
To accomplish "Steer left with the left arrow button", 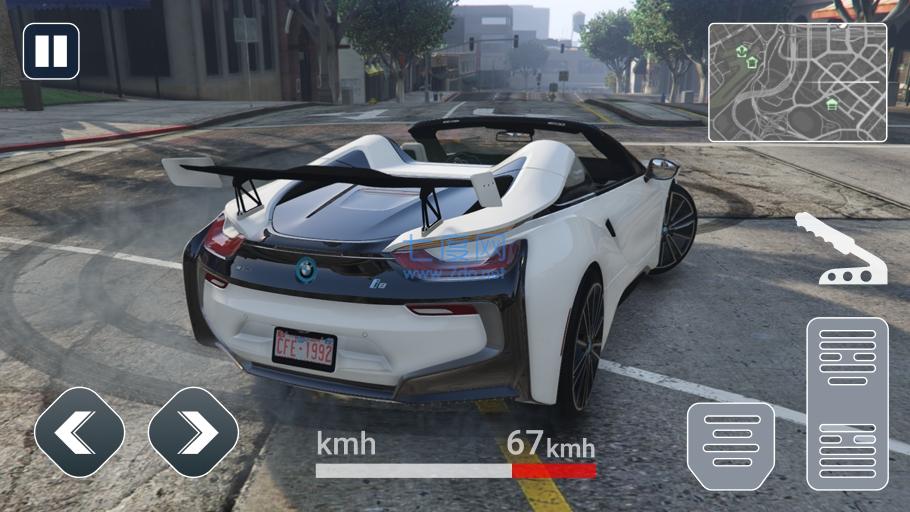I will pyautogui.click(x=79, y=432).
